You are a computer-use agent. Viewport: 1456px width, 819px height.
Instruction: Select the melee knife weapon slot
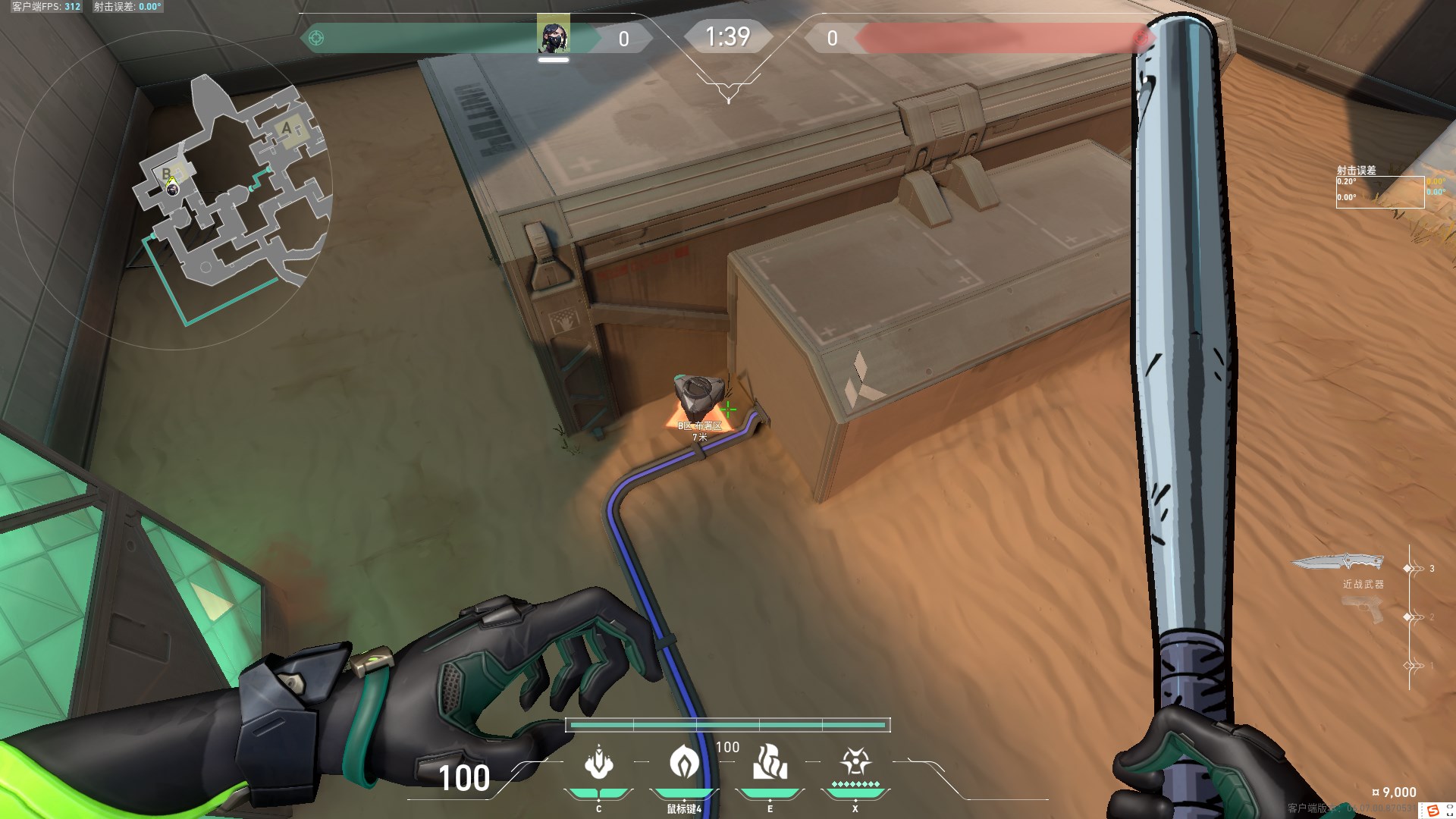click(x=1338, y=563)
